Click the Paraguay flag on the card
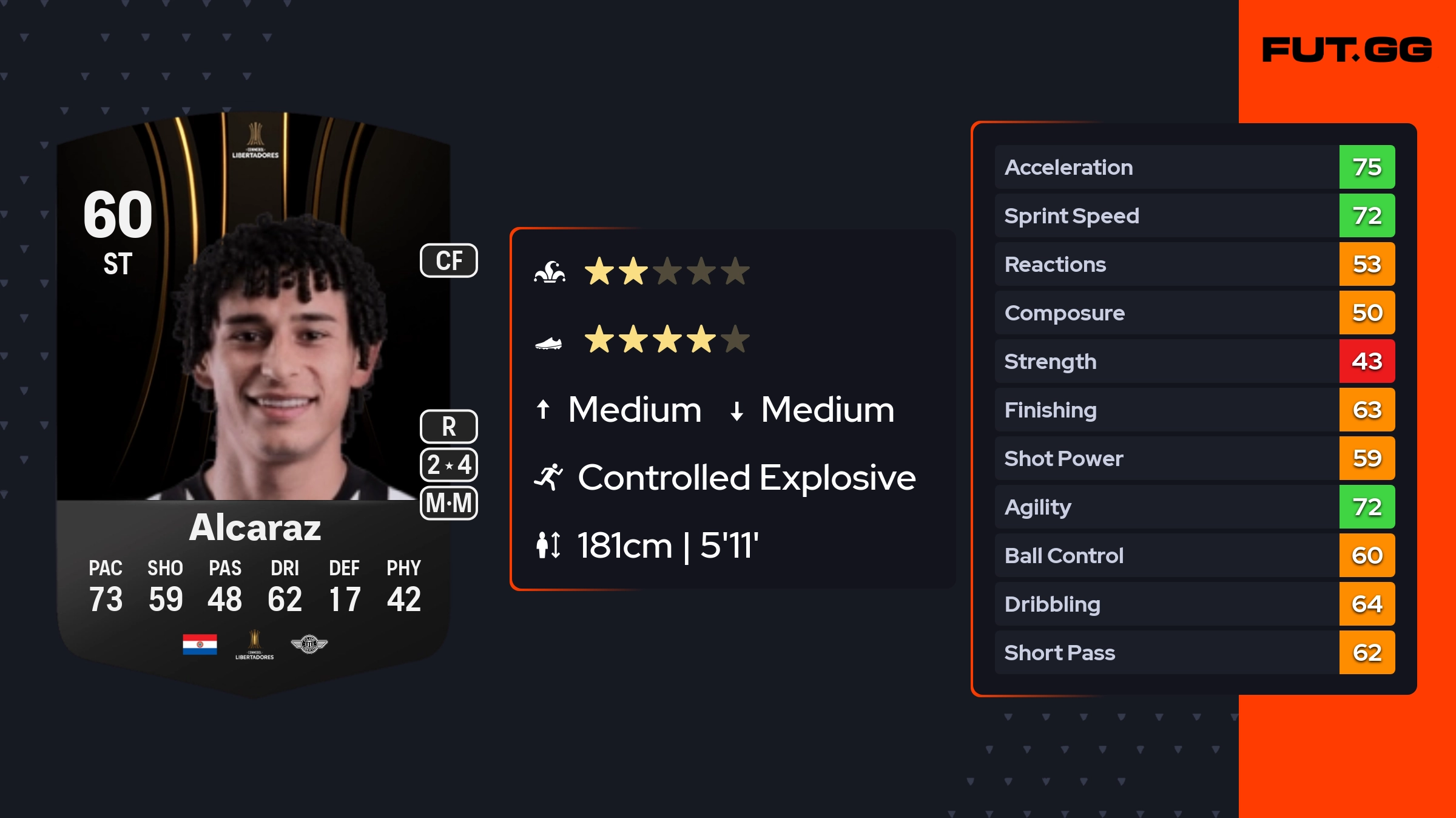Screen dimensions: 1456x818 (x=200, y=644)
